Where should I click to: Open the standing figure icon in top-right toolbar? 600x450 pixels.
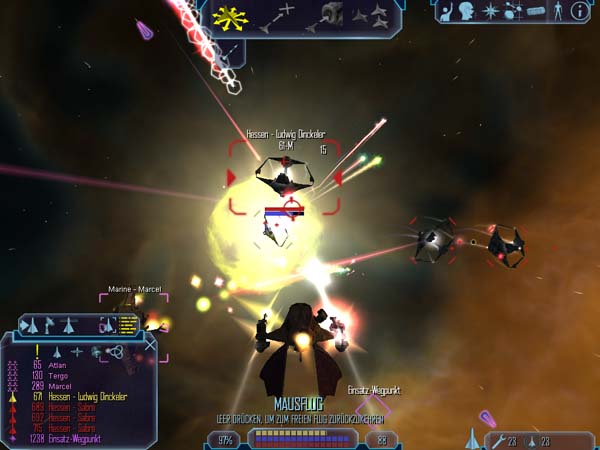(x=558, y=11)
